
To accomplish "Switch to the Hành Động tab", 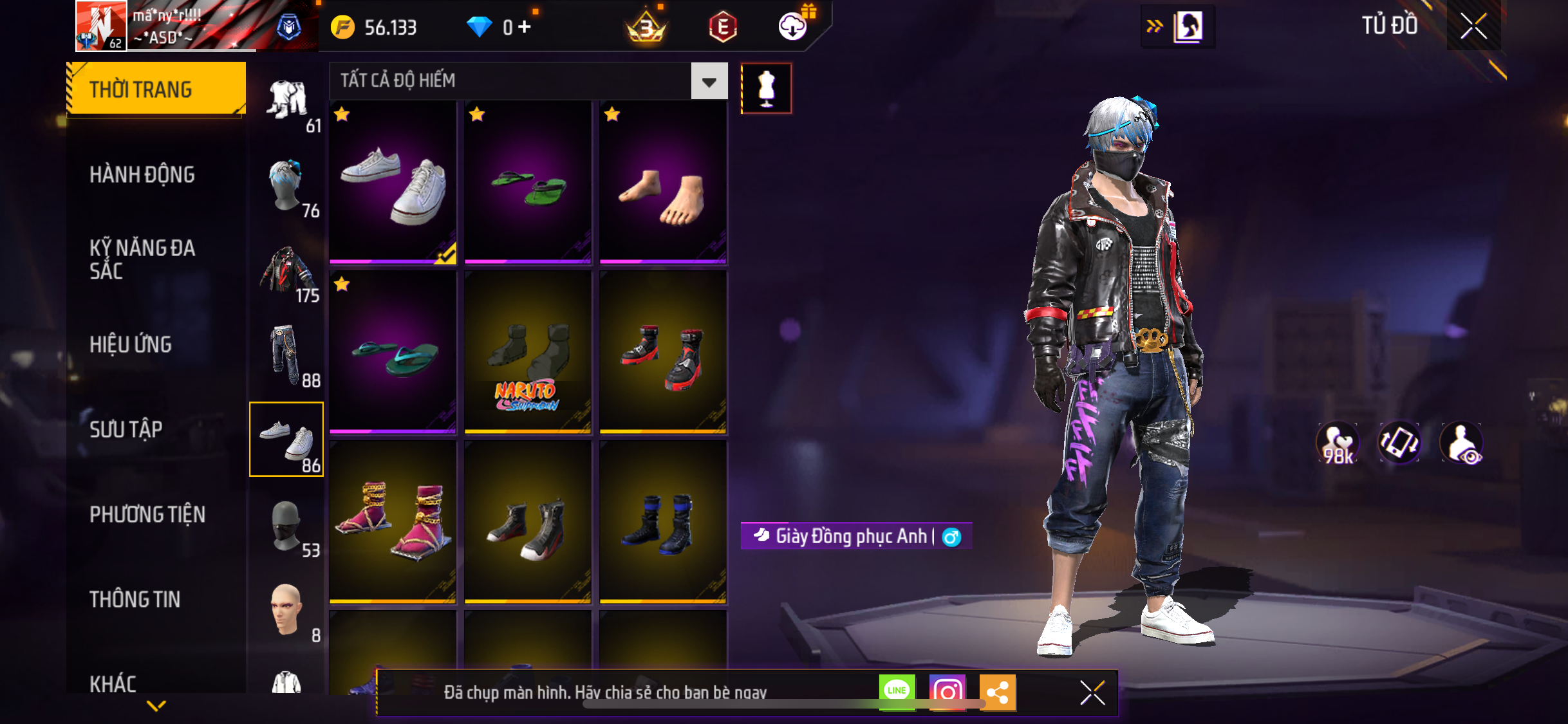I will [142, 174].
